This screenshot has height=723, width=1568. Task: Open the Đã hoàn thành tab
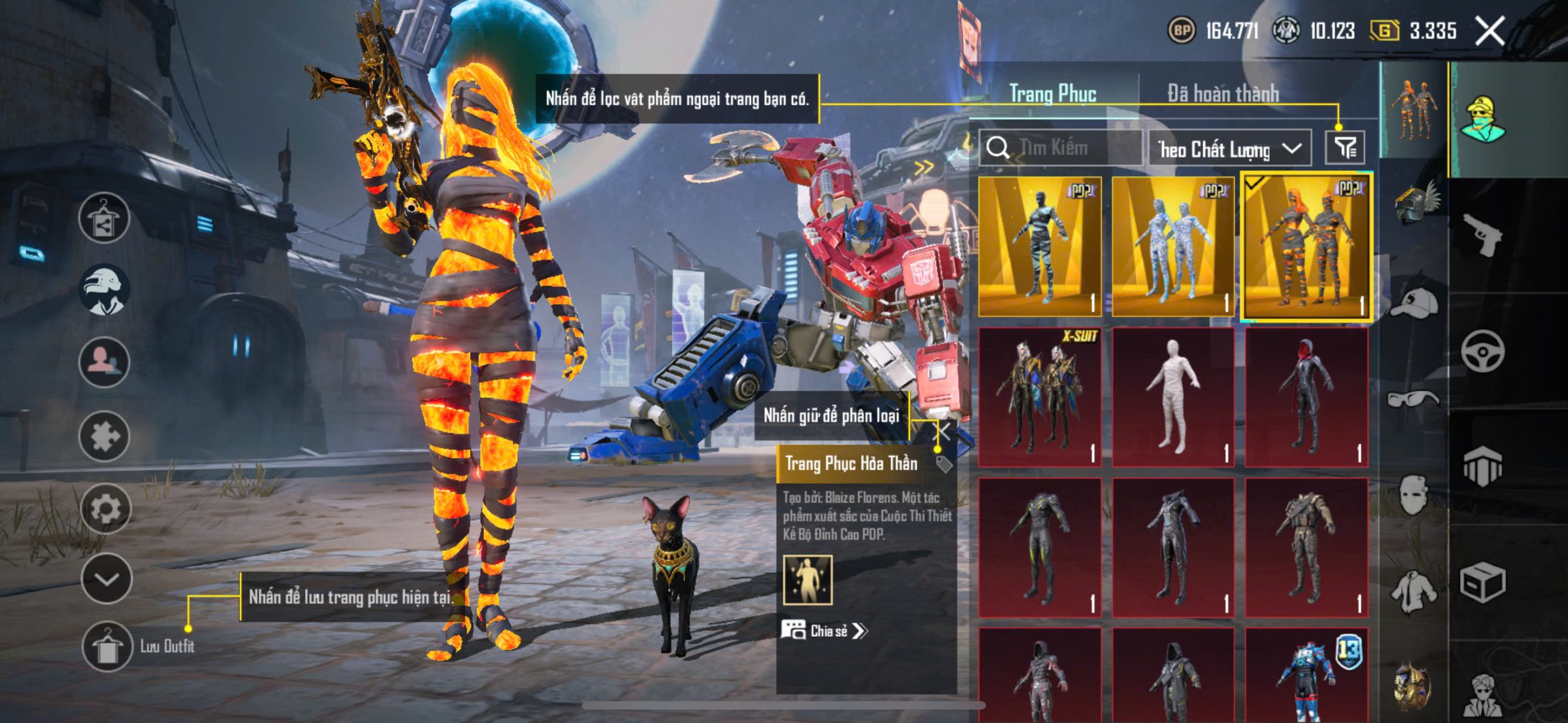1223,94
